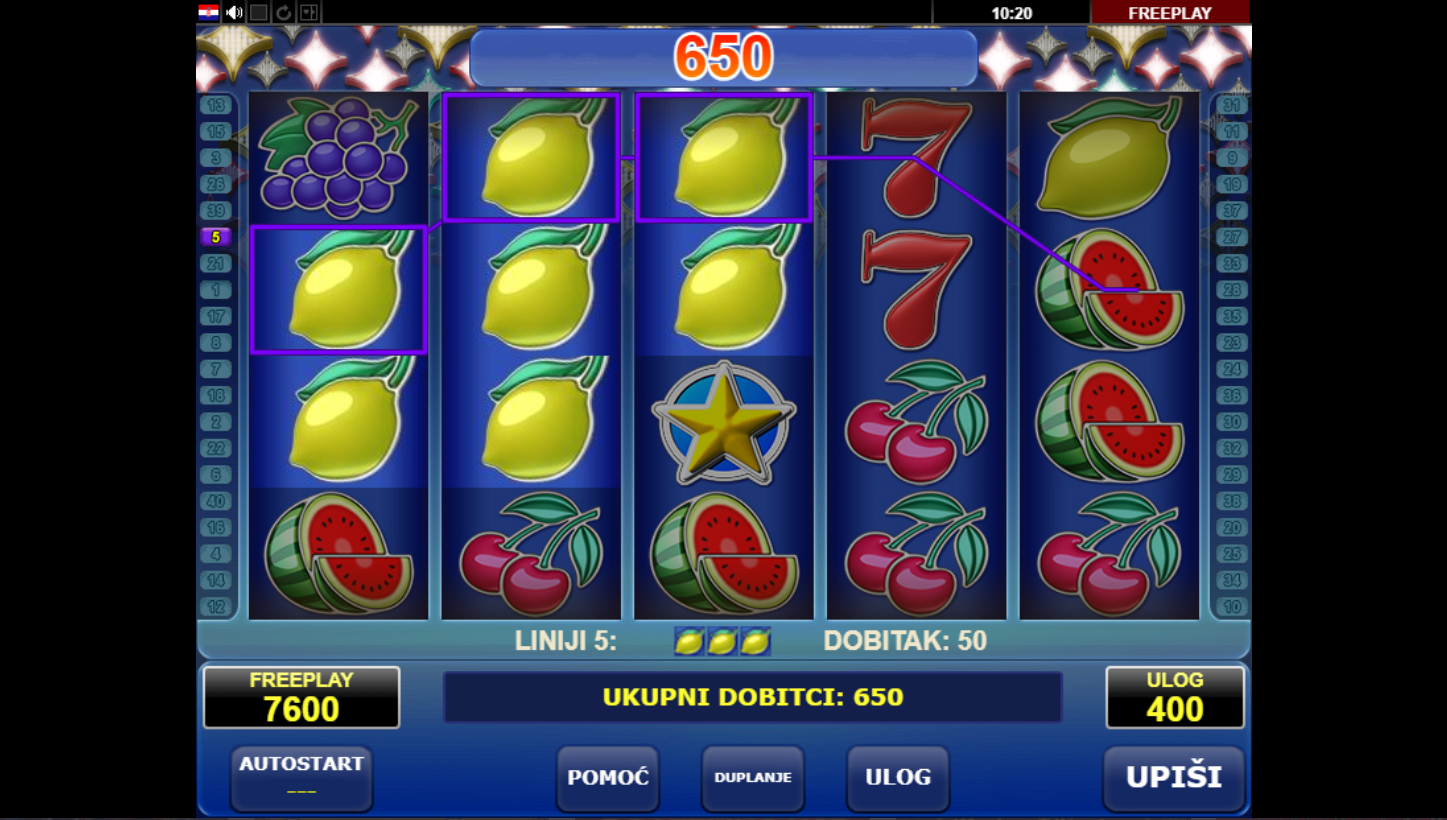Select payline 10 marker
The image size is (1447, 820).
[x=1232, y=606]
